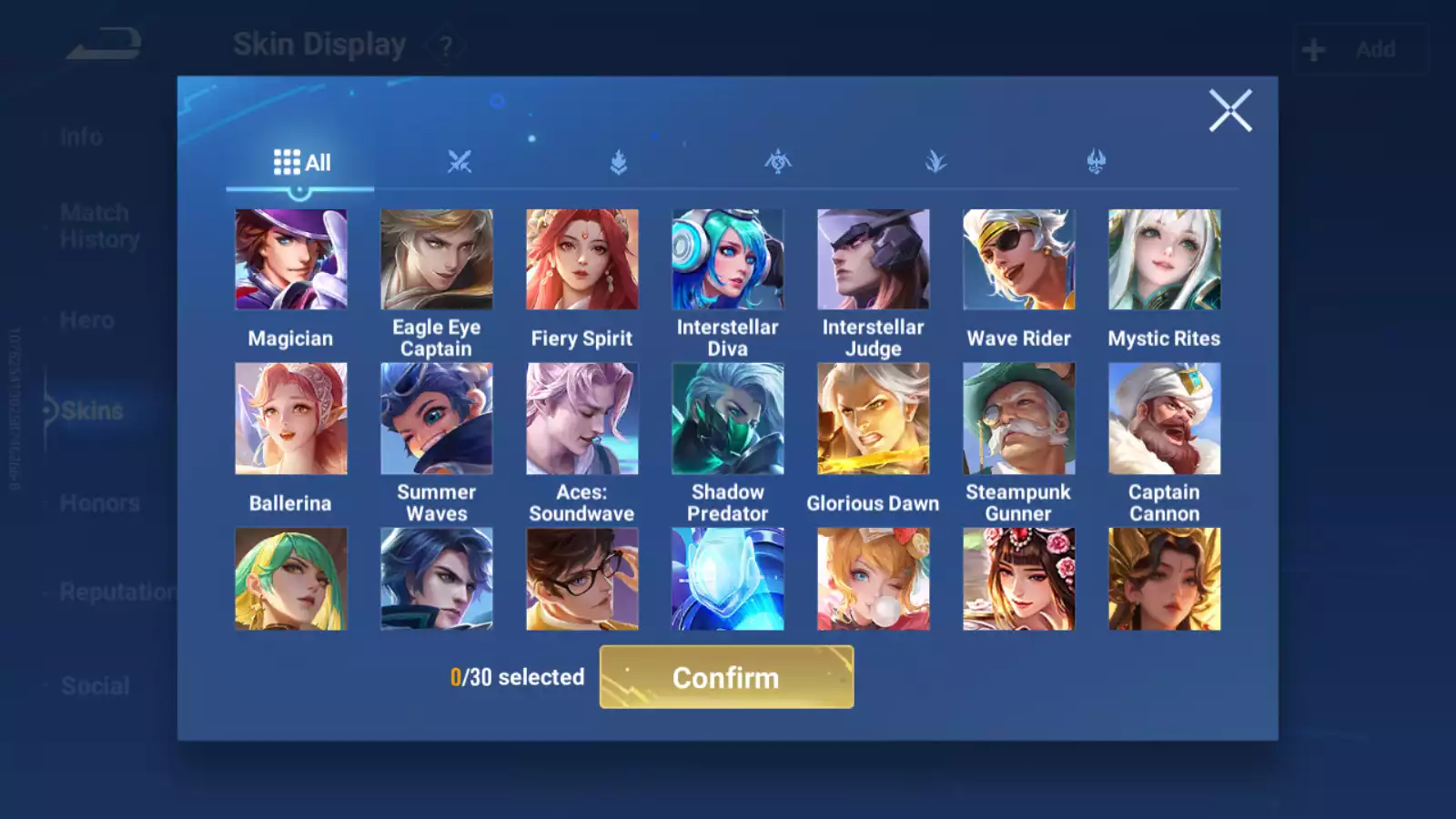
Task: Pick the Shadow Predator skin
Action: click(728, 419)
